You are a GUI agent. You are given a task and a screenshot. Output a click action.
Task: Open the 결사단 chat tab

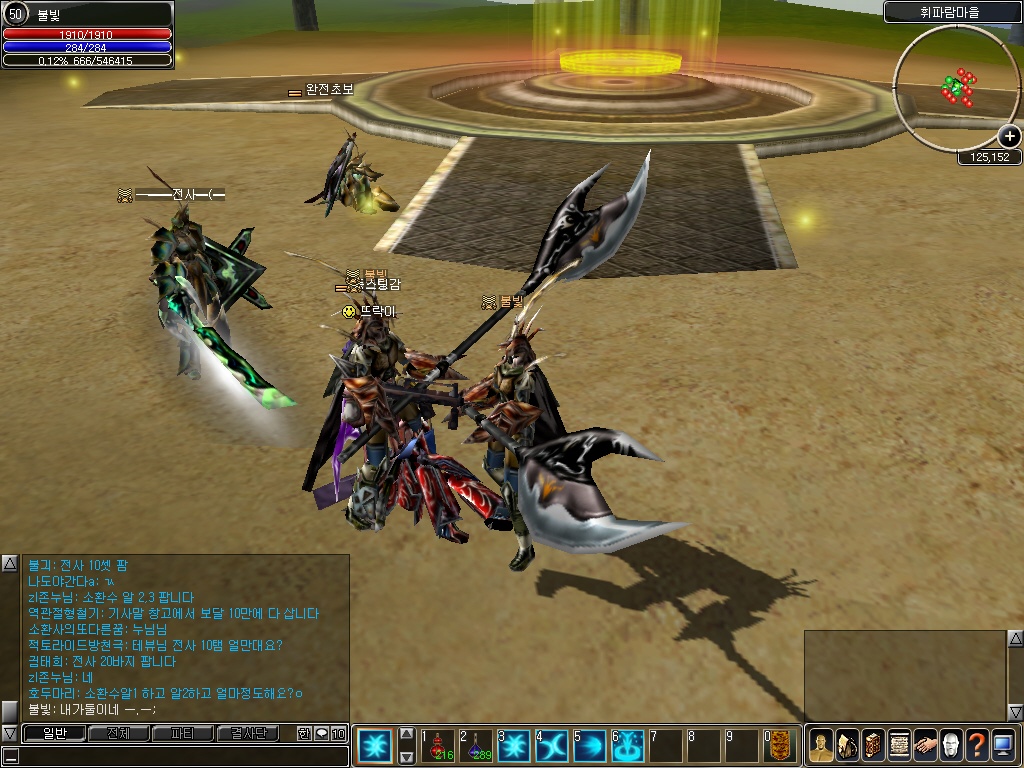point(248,734)
